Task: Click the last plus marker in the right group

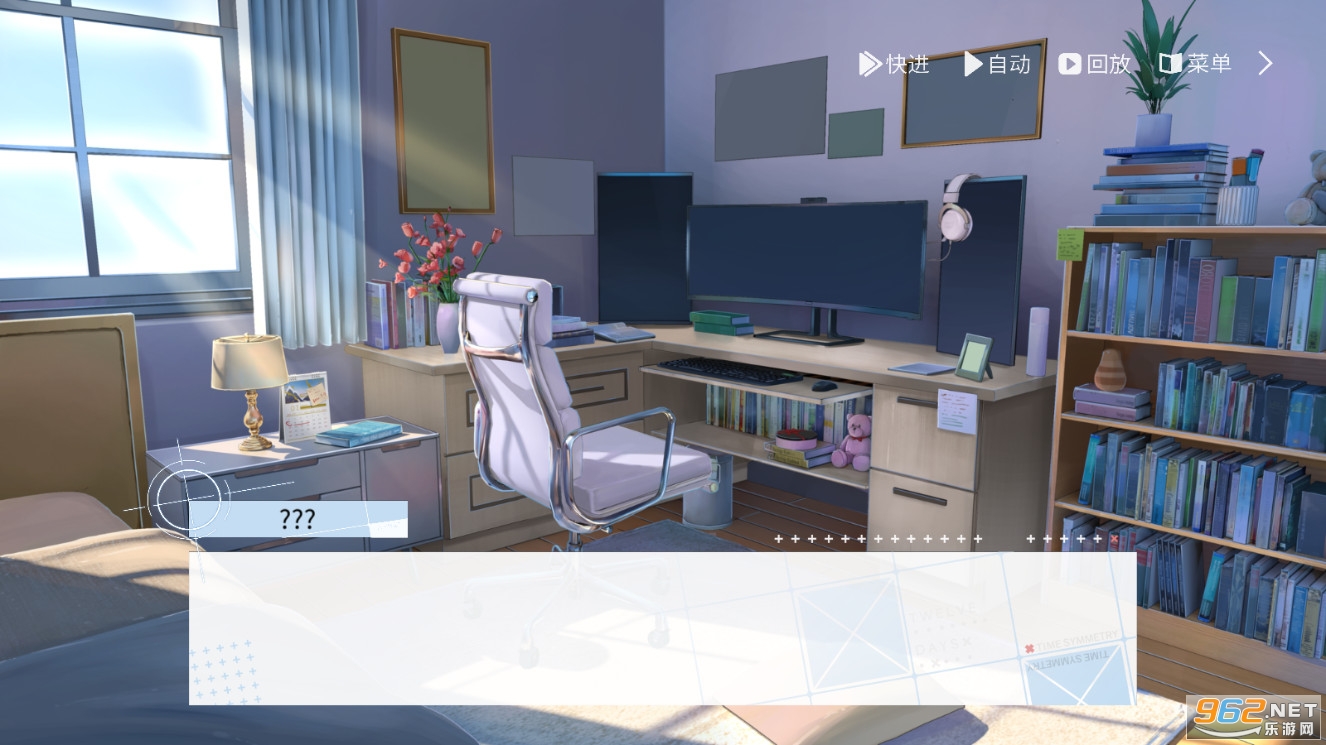Action: tap(1097, 539)
